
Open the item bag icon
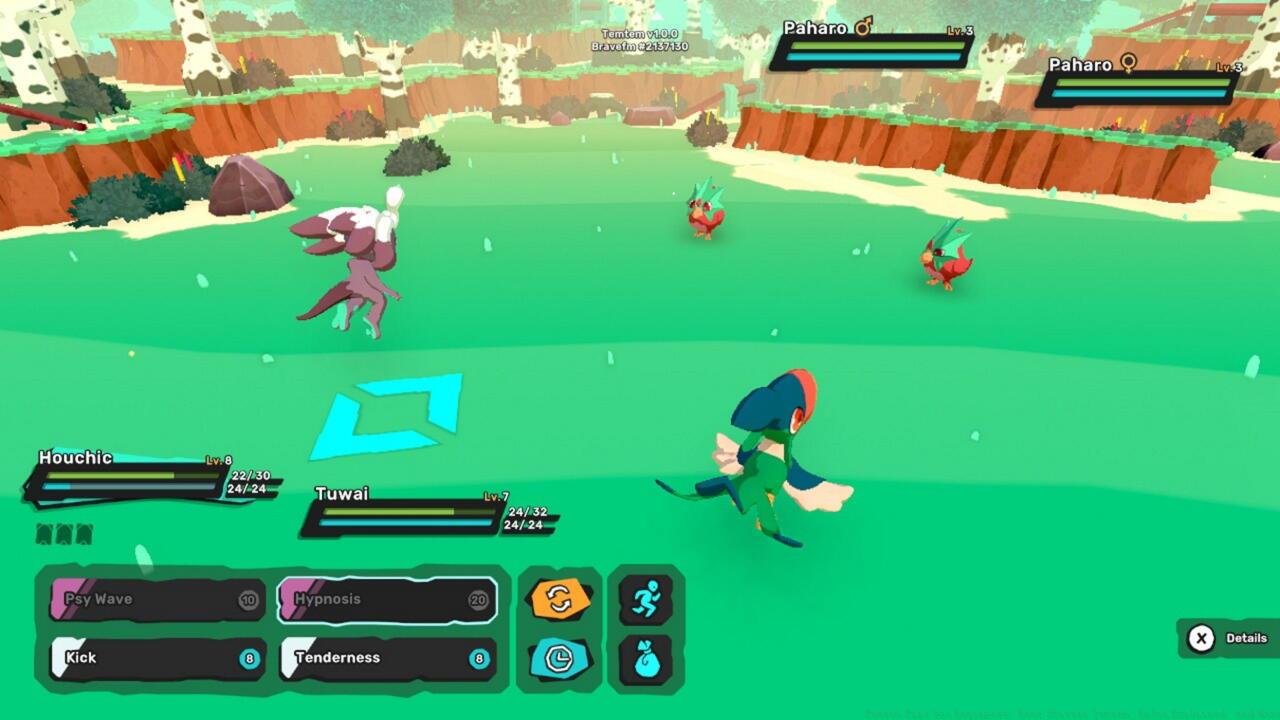646,657
